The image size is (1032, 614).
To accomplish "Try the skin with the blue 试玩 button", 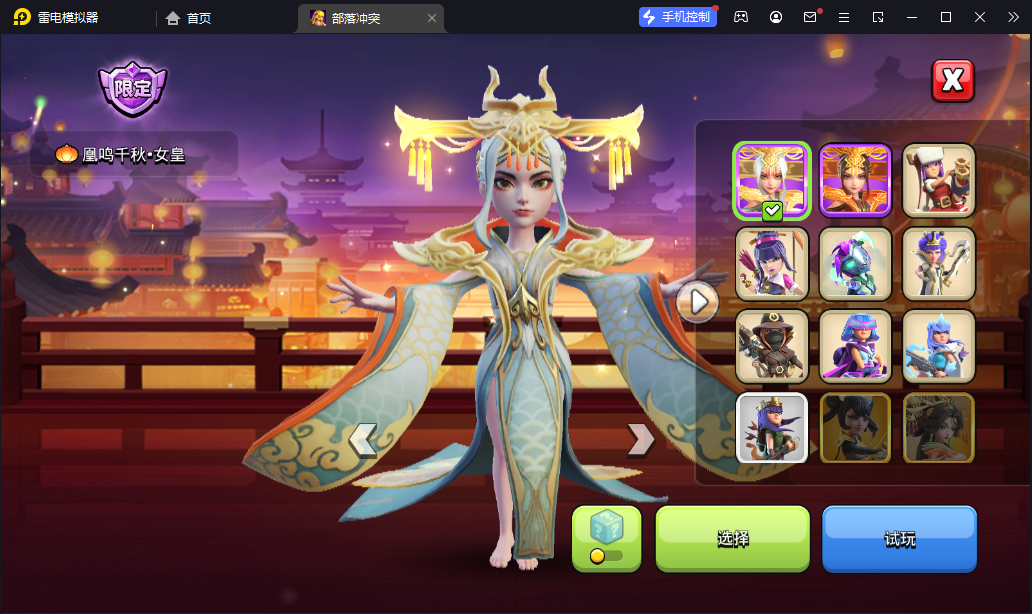I will 899,539.
